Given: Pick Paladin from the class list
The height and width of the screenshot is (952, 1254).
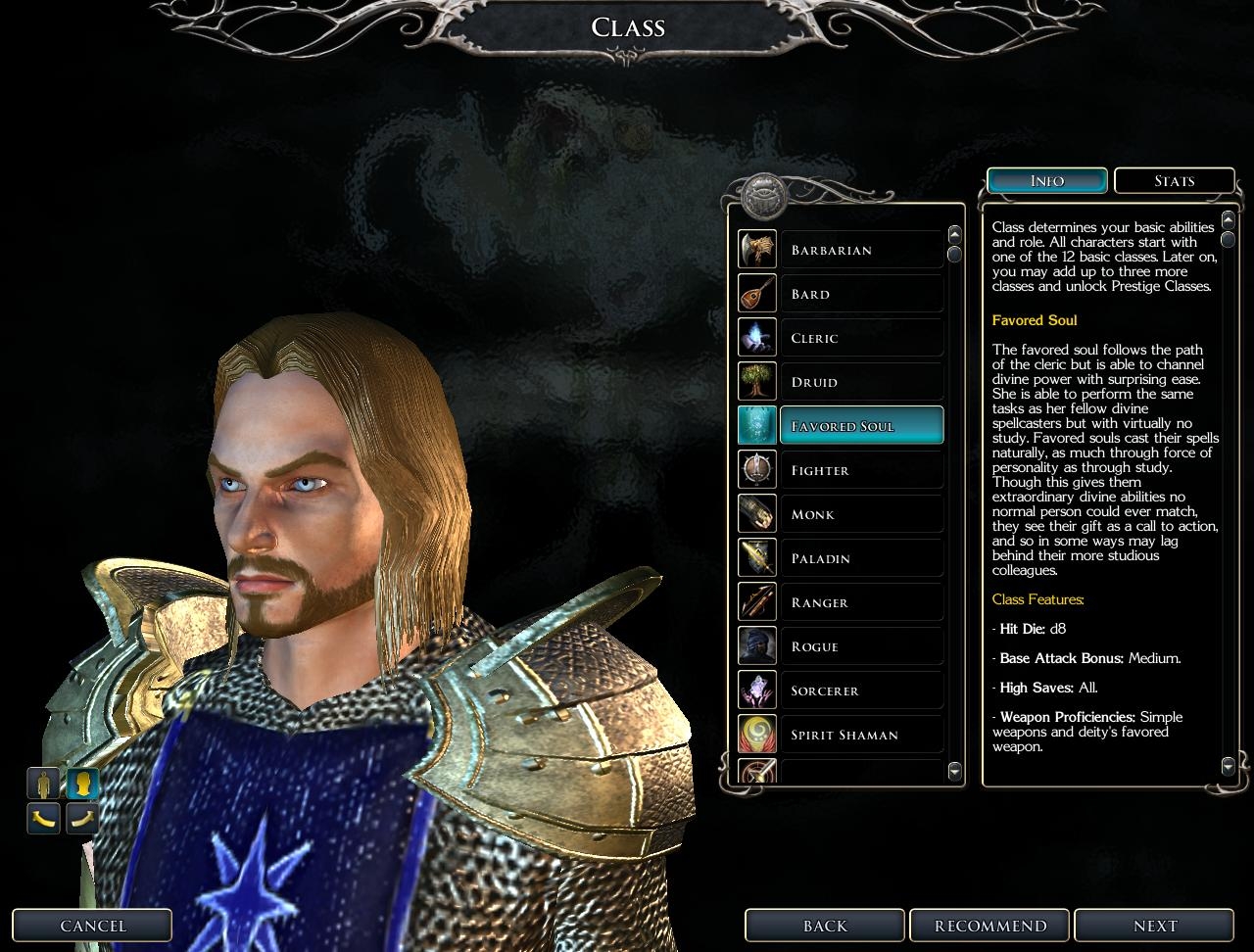Looking at the screenshot, I should (x=861, y=558).
